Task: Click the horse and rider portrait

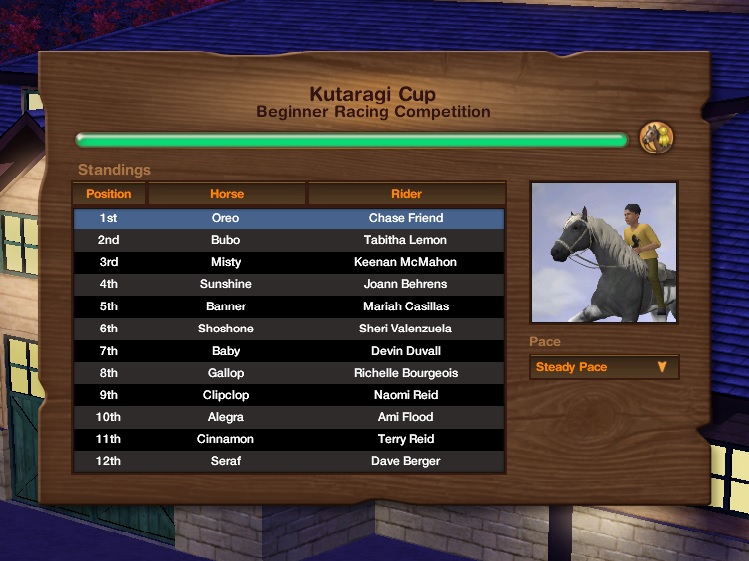Action: 604,252
